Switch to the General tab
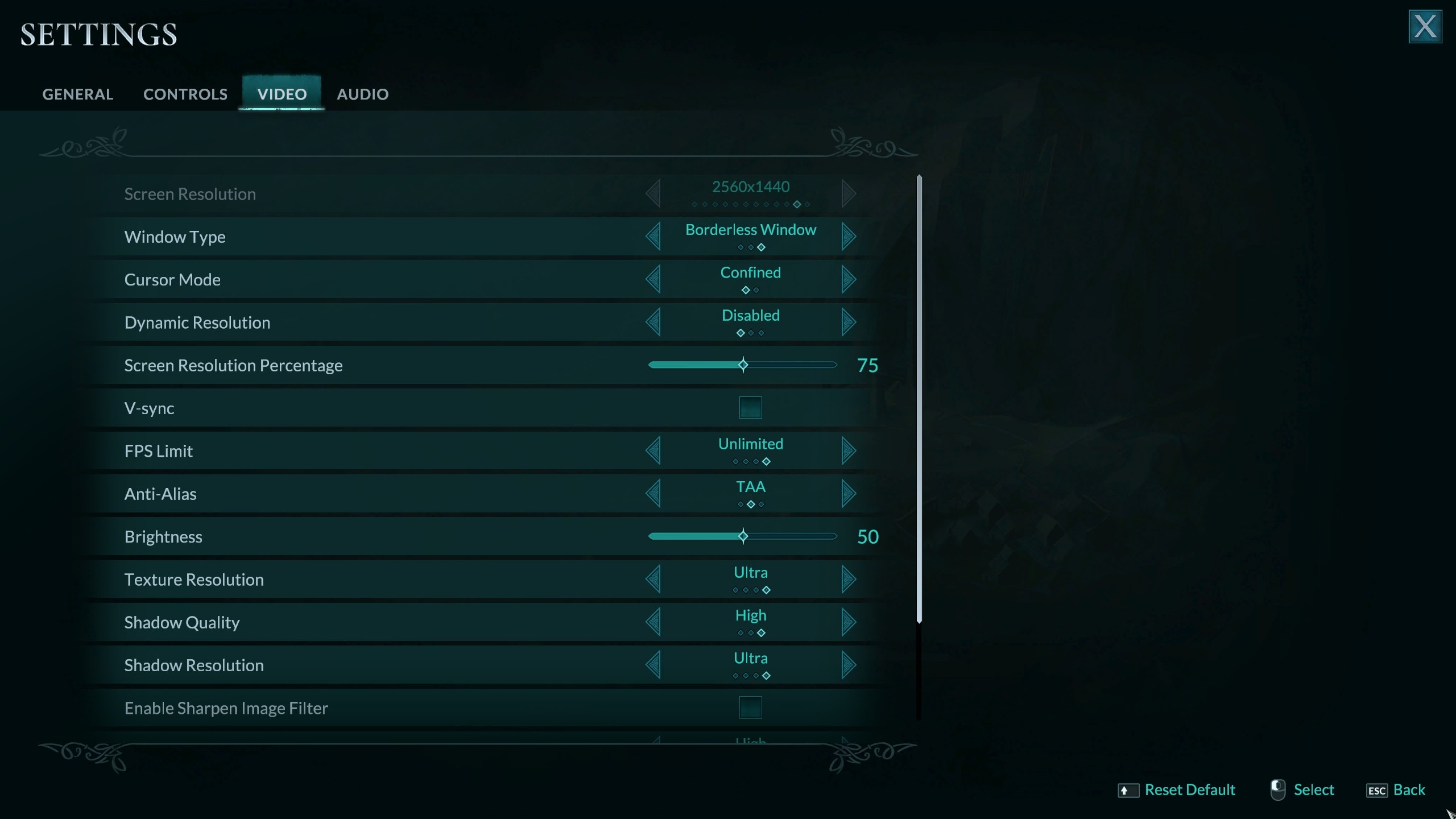The image size is (1456, 819). [78, 94]
